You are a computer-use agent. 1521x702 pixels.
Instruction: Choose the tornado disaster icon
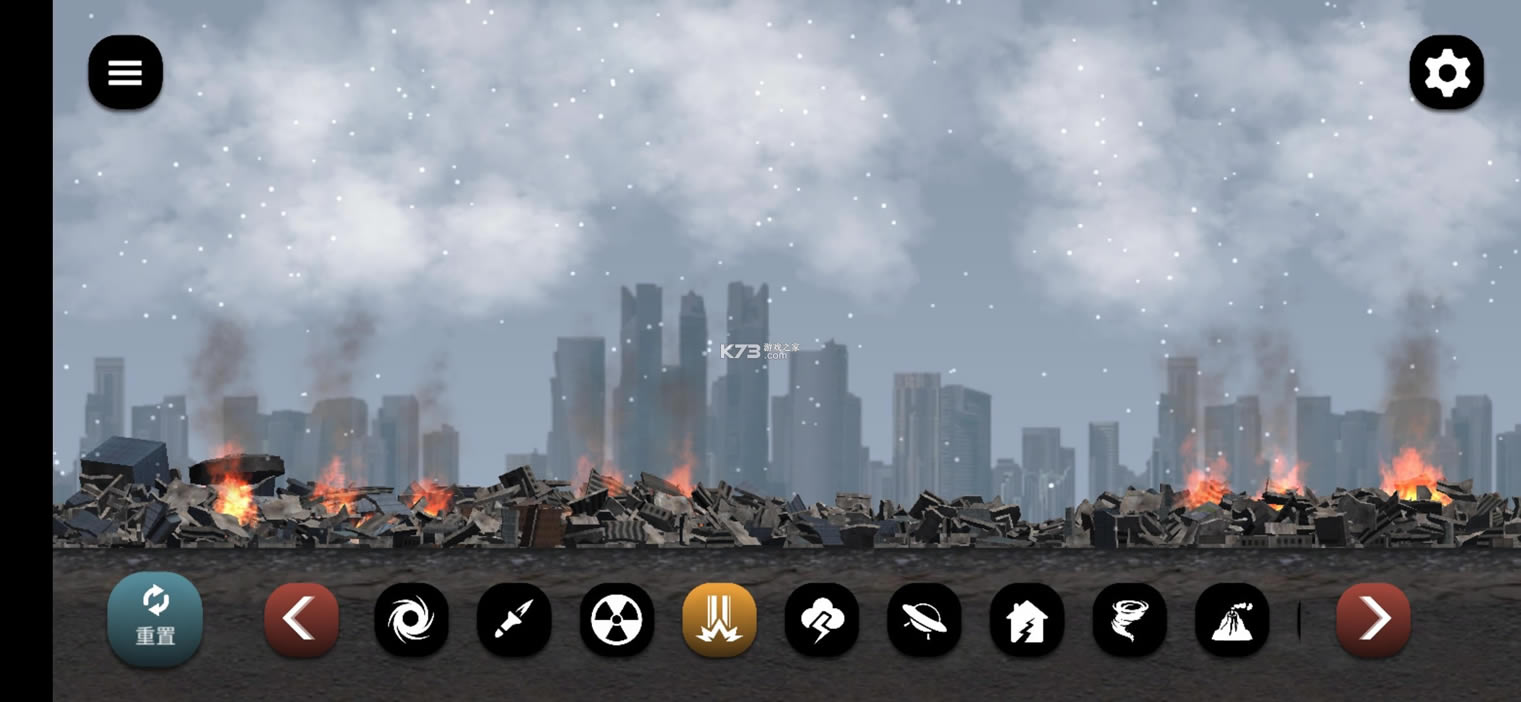(1129, 620)
